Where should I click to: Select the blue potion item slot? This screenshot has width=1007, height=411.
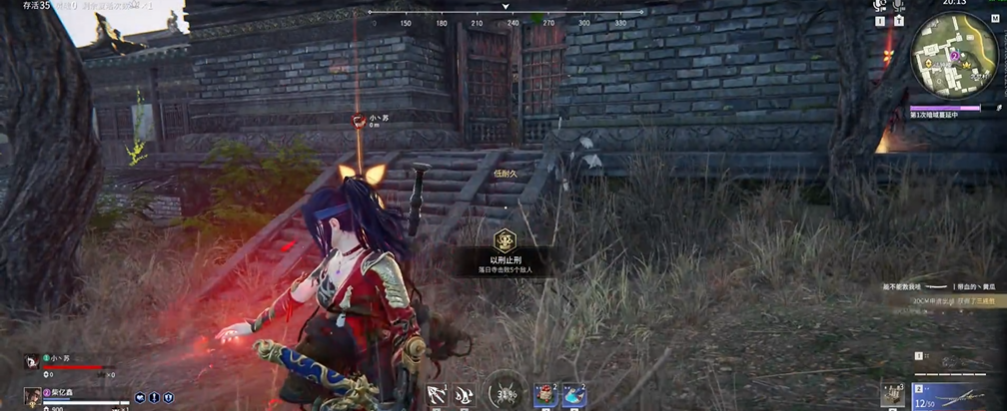tap(574, 395)
